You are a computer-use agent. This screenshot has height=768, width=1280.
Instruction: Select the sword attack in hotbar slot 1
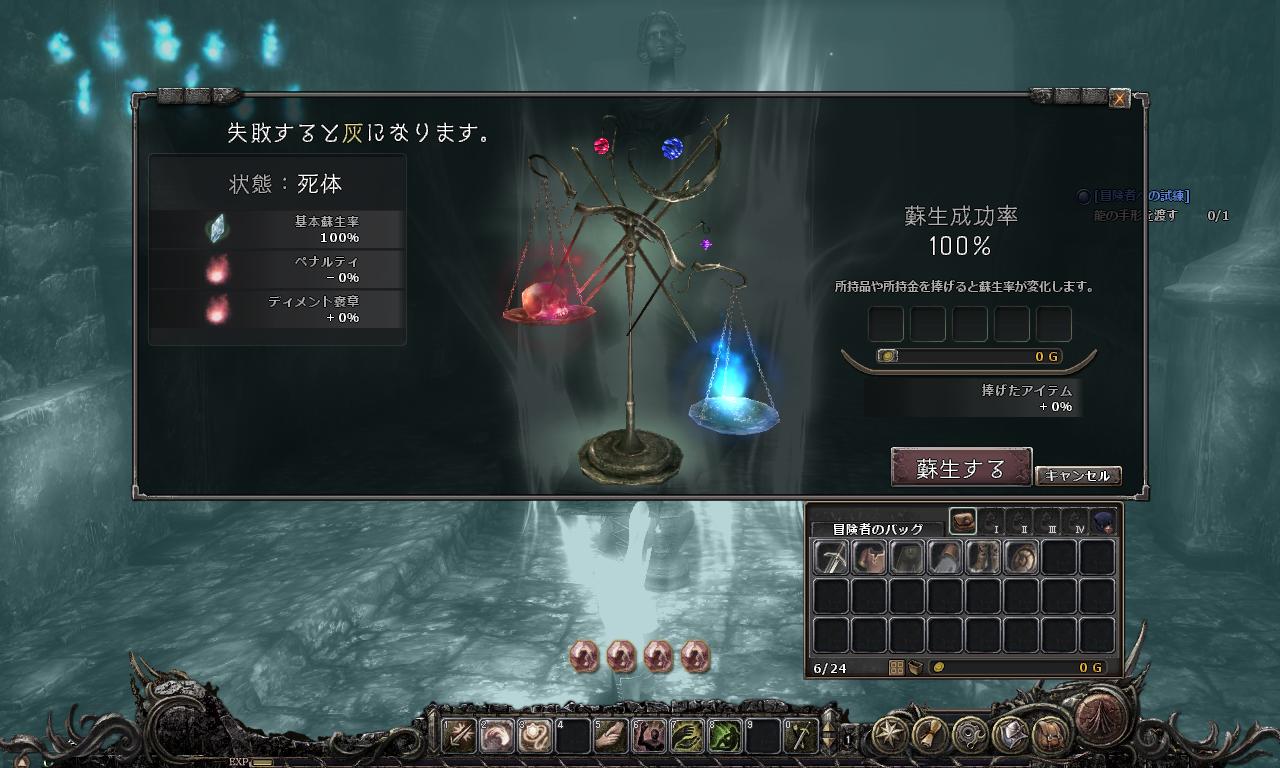click(459, 735)
